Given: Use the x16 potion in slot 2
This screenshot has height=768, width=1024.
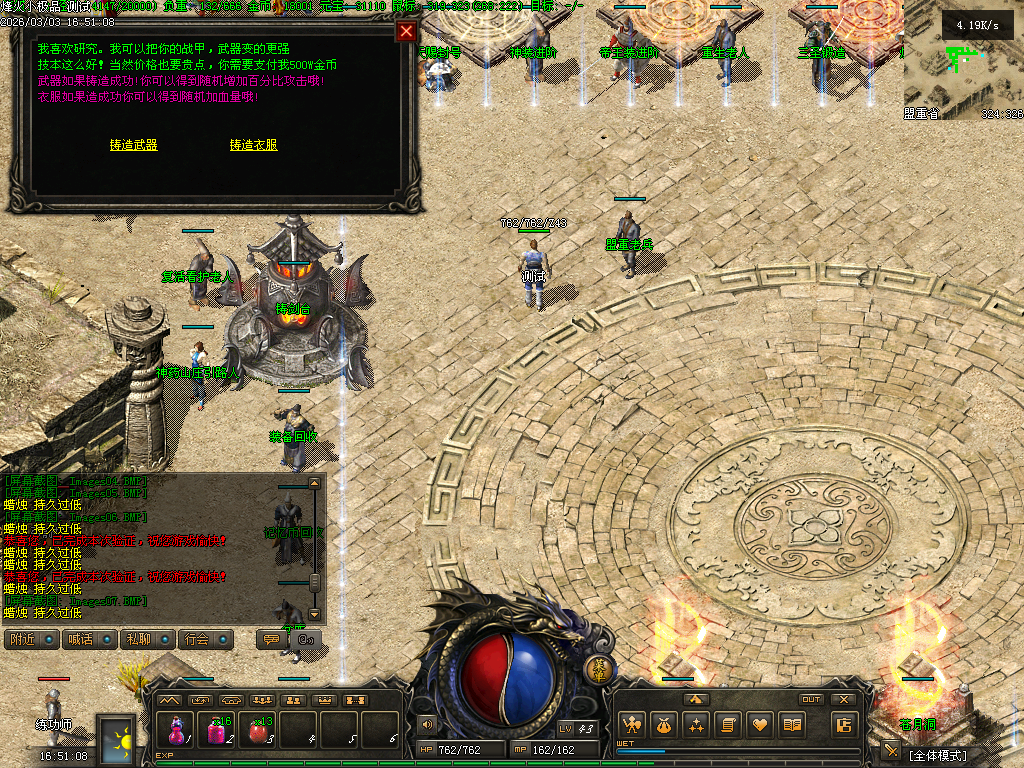Looking at the screenshot, I should pos(217,730).
